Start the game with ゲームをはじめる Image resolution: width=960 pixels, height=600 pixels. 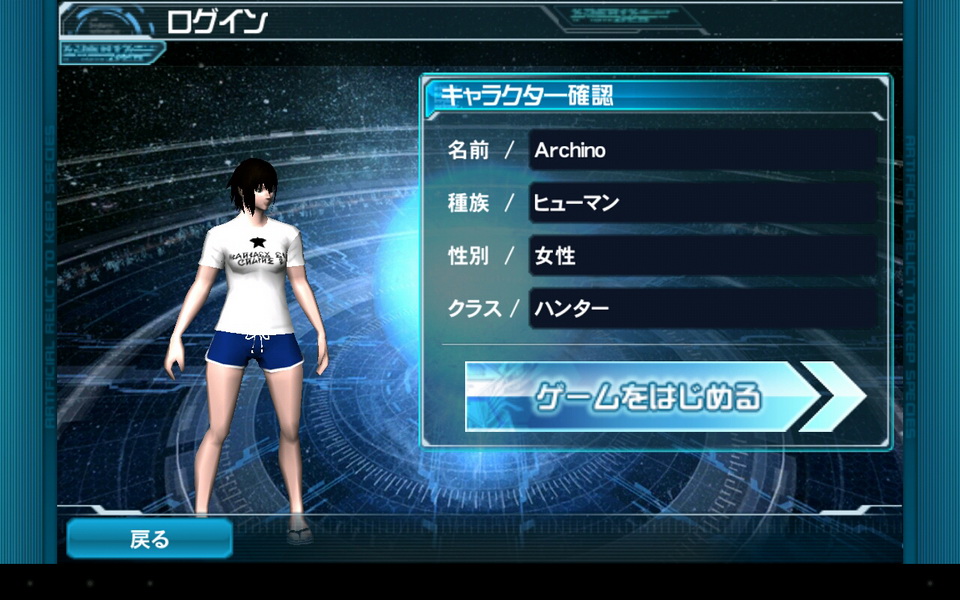click(x=650, y=397)
